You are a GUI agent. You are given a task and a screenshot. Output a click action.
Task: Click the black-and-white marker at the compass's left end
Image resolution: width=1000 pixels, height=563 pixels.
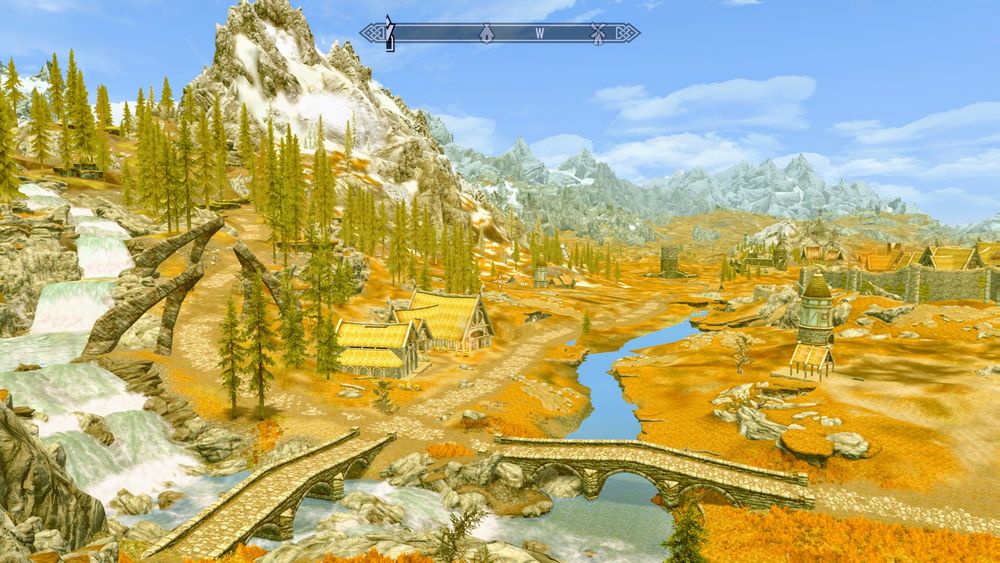(391, 33)
